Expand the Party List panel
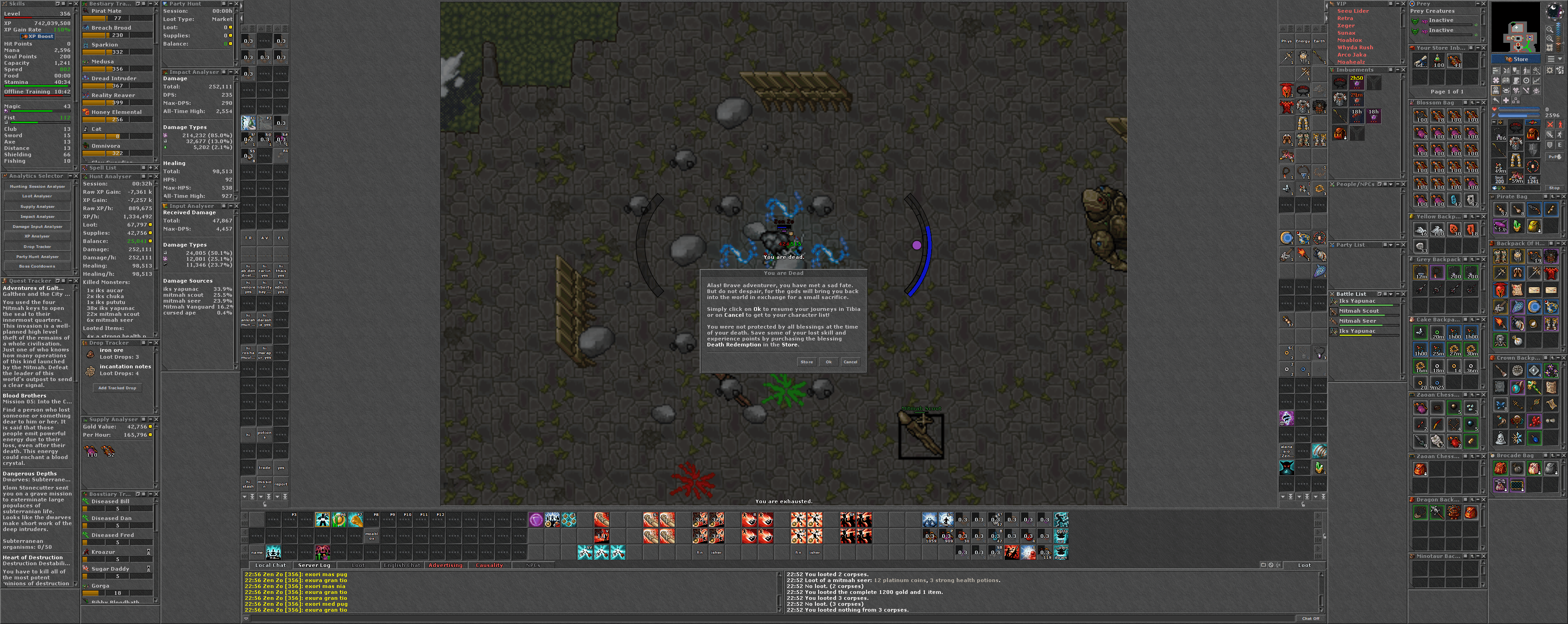 pyautogui.click(x=1391, y=245)
